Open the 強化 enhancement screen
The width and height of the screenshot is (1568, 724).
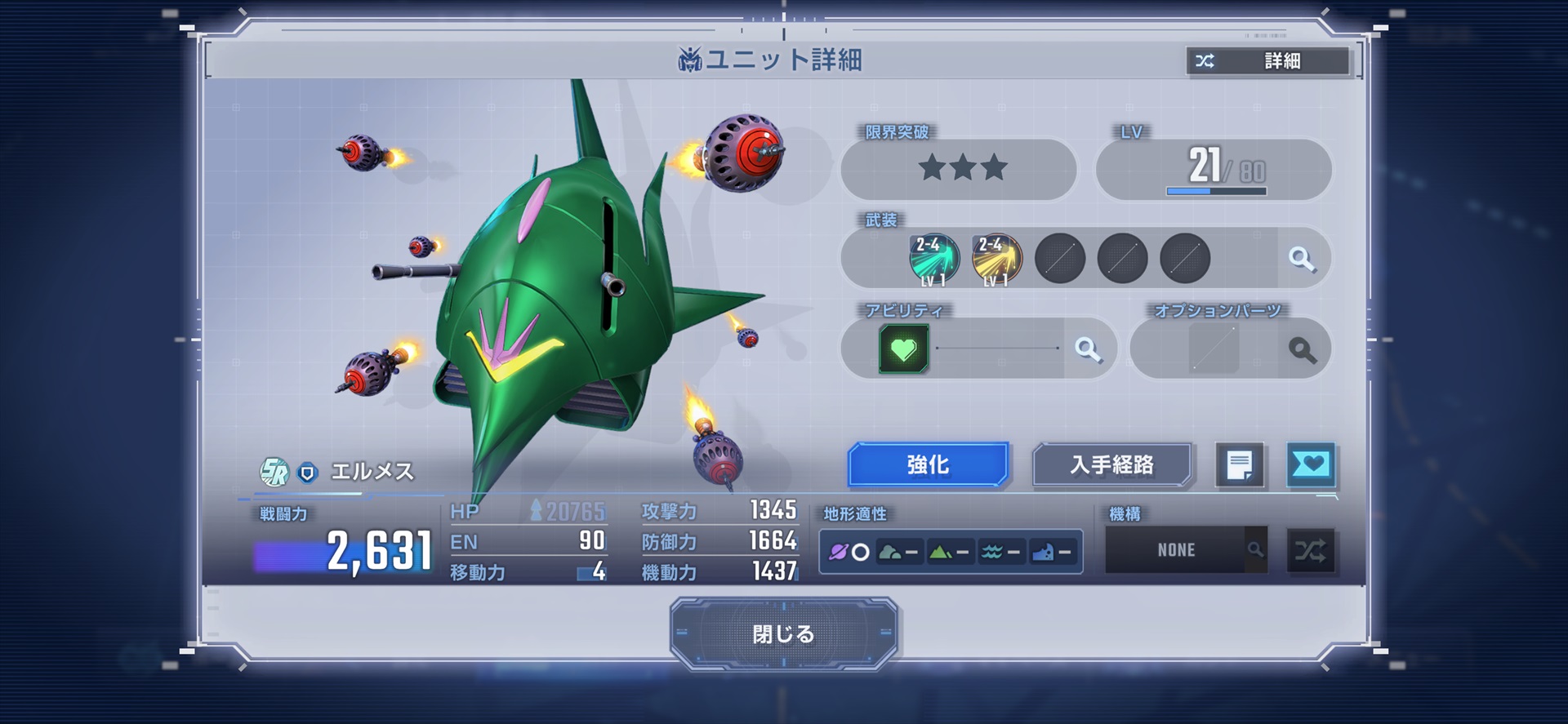click(x=928, y=464)
